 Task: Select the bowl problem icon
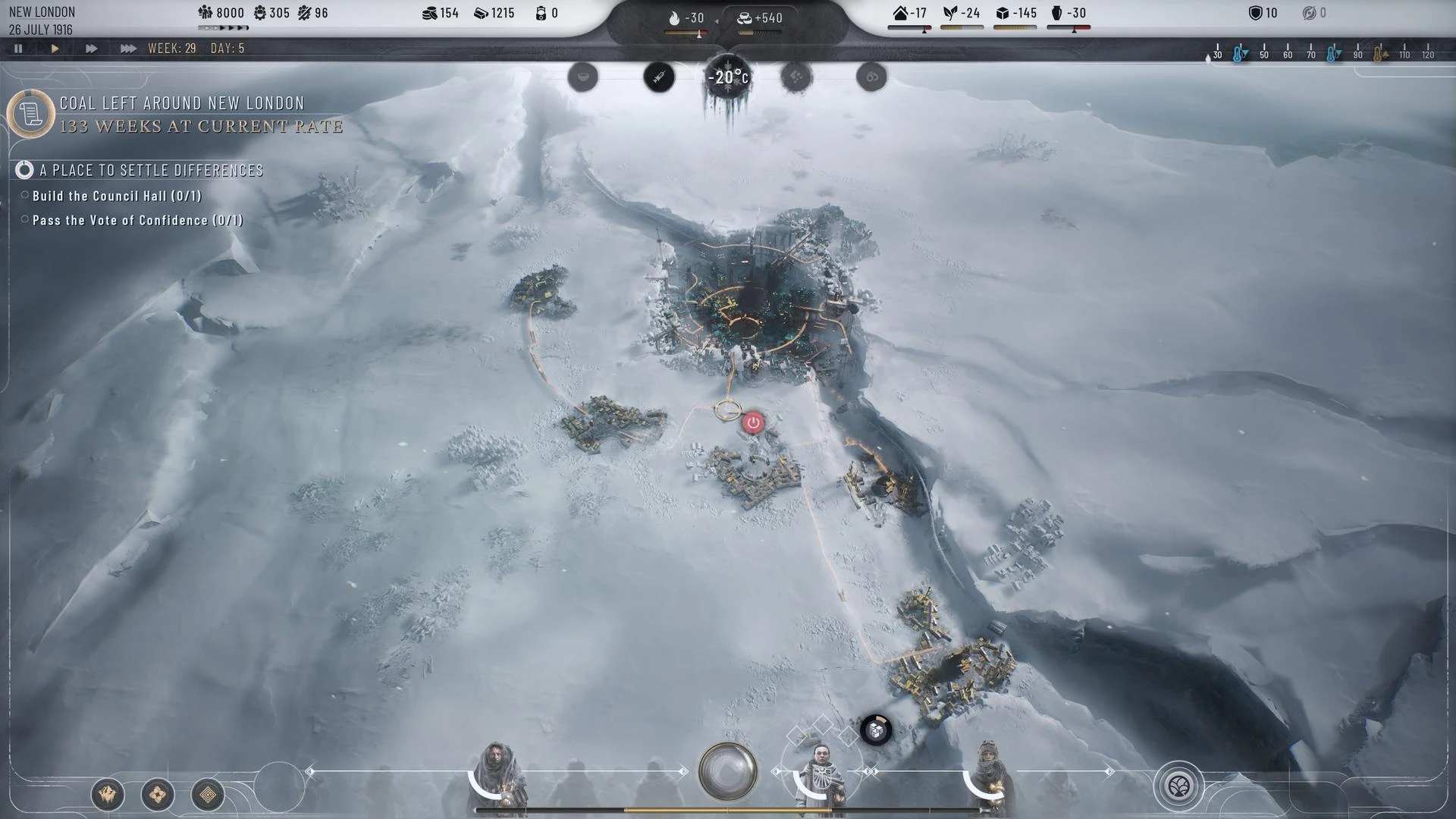583,77
